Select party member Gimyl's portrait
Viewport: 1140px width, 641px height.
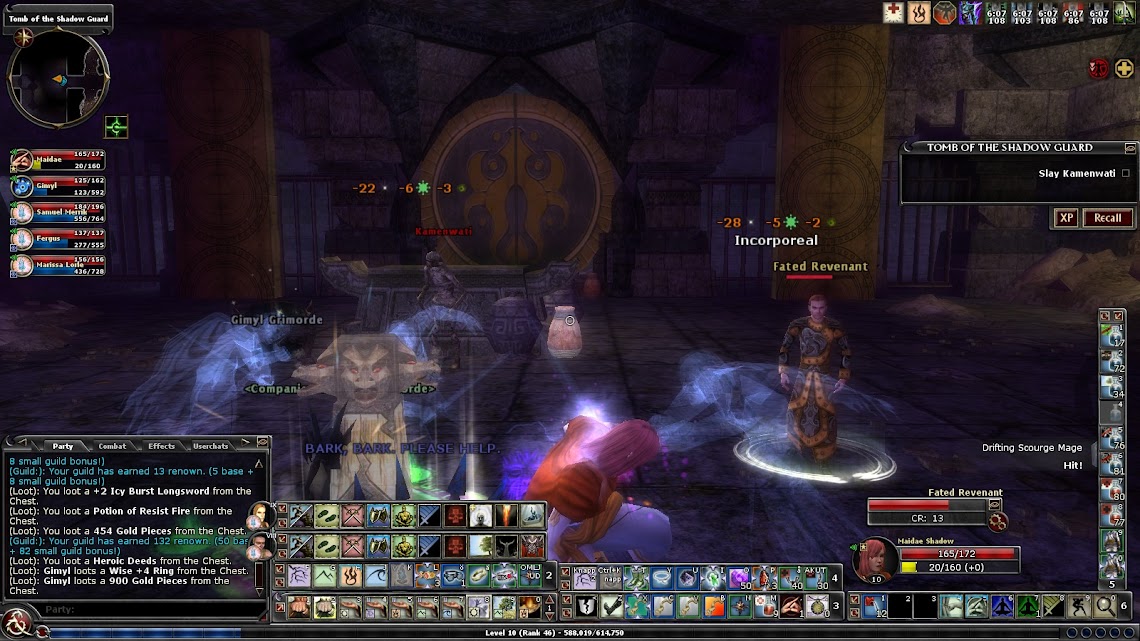coord(21,186)
